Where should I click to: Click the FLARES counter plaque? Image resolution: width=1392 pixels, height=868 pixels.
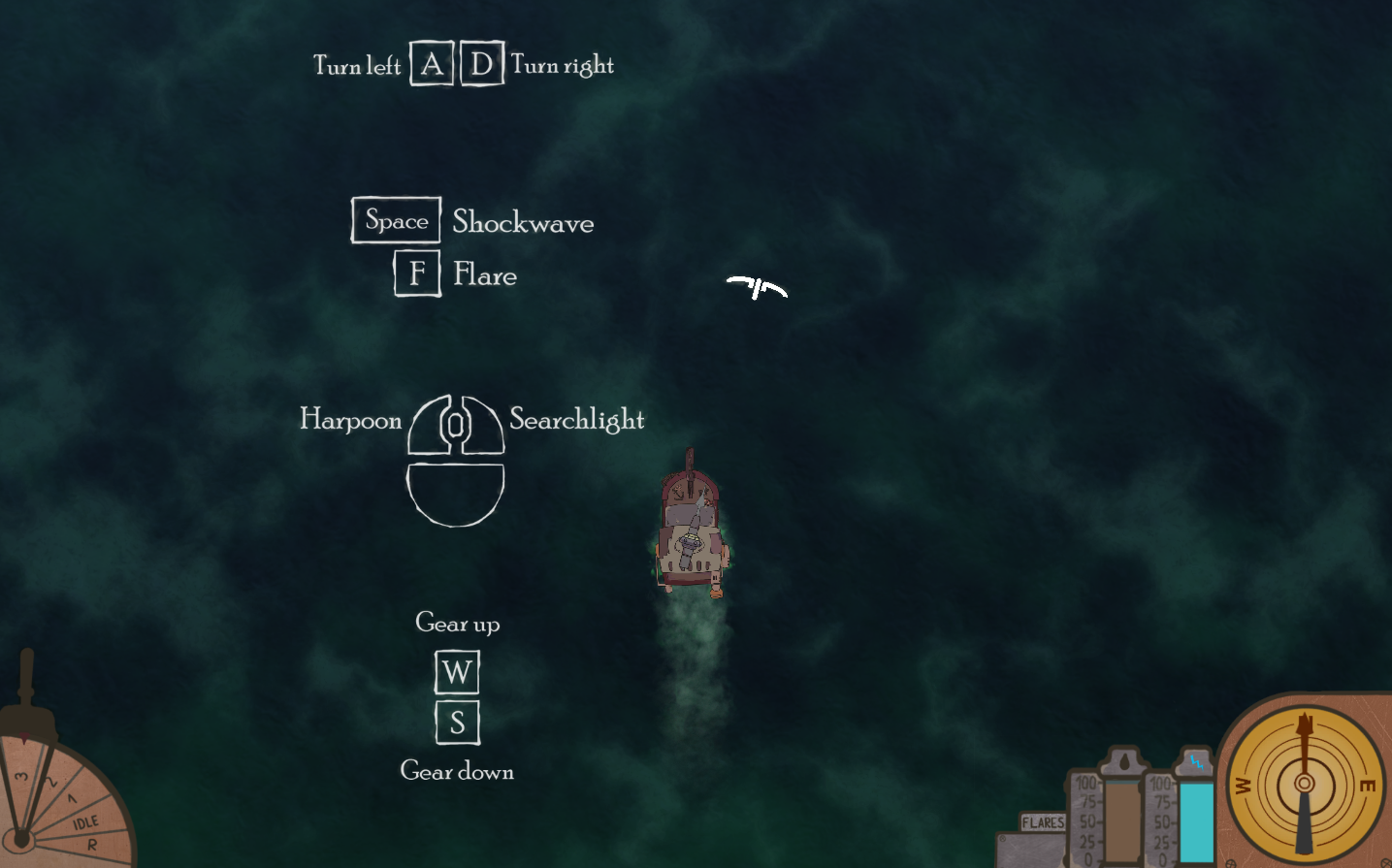[1043, 821]
